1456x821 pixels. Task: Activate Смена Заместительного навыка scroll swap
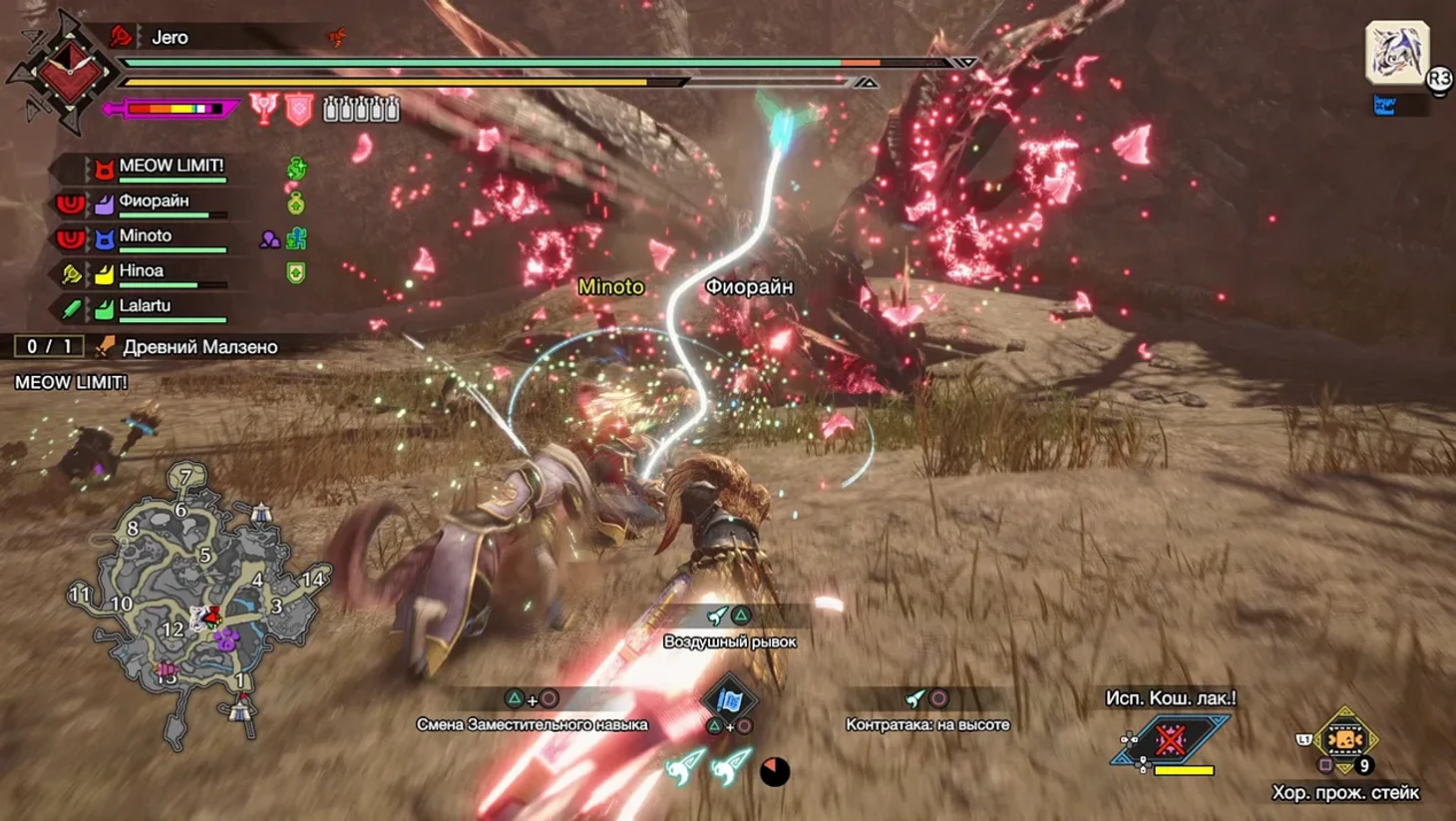tap(532, 711)
